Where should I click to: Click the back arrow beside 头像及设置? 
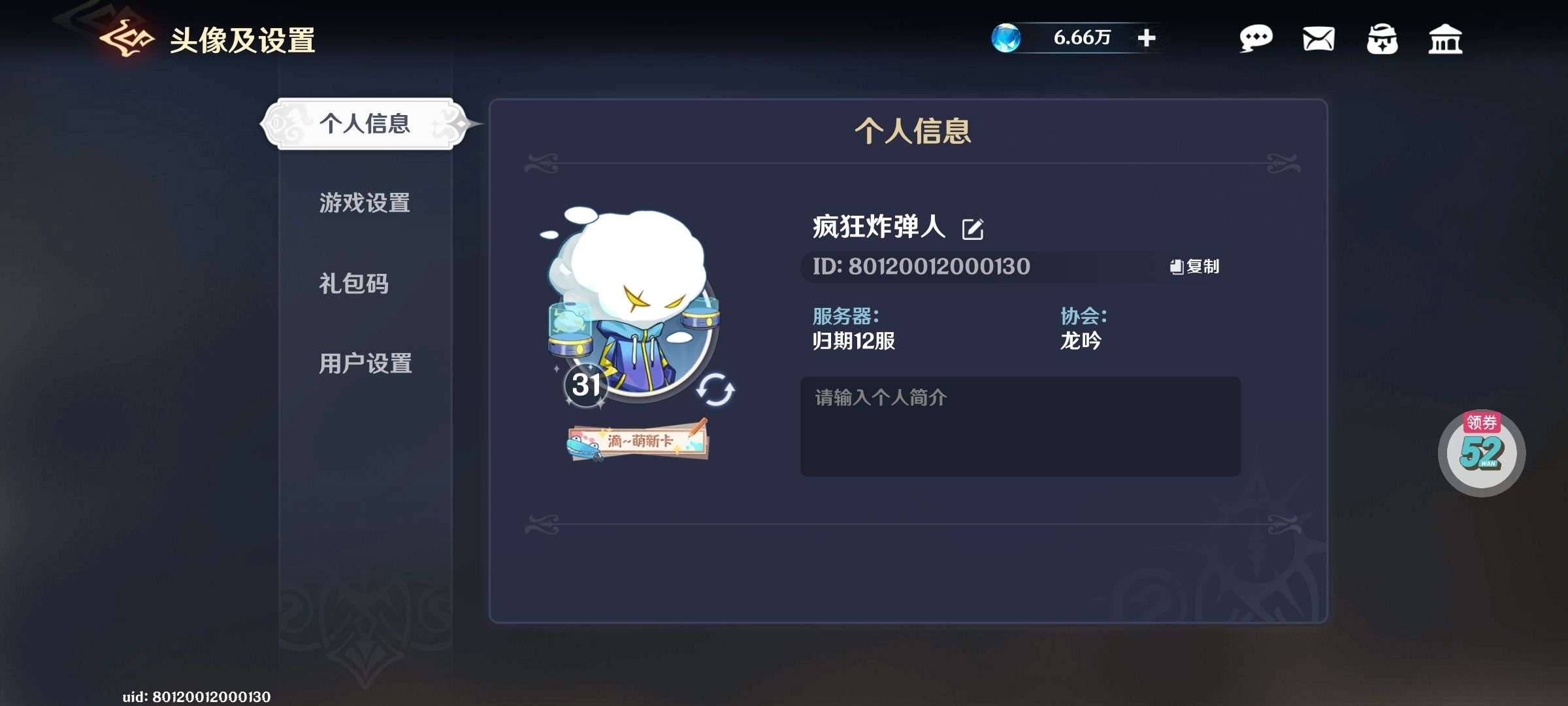(126, 38)
